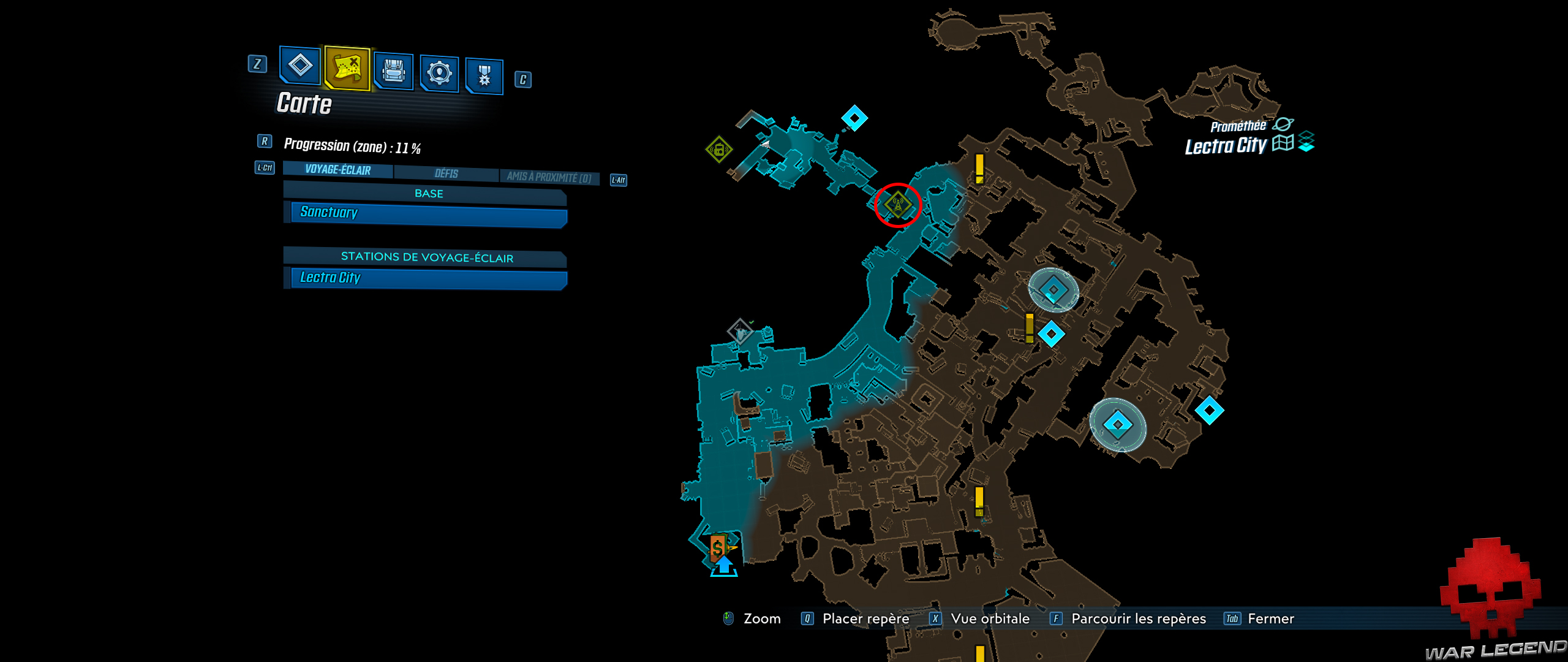This screenshot has height=662, width=1568.
Task: Collapse the left panel with the L-Ctl arrow
Action: 264,168
